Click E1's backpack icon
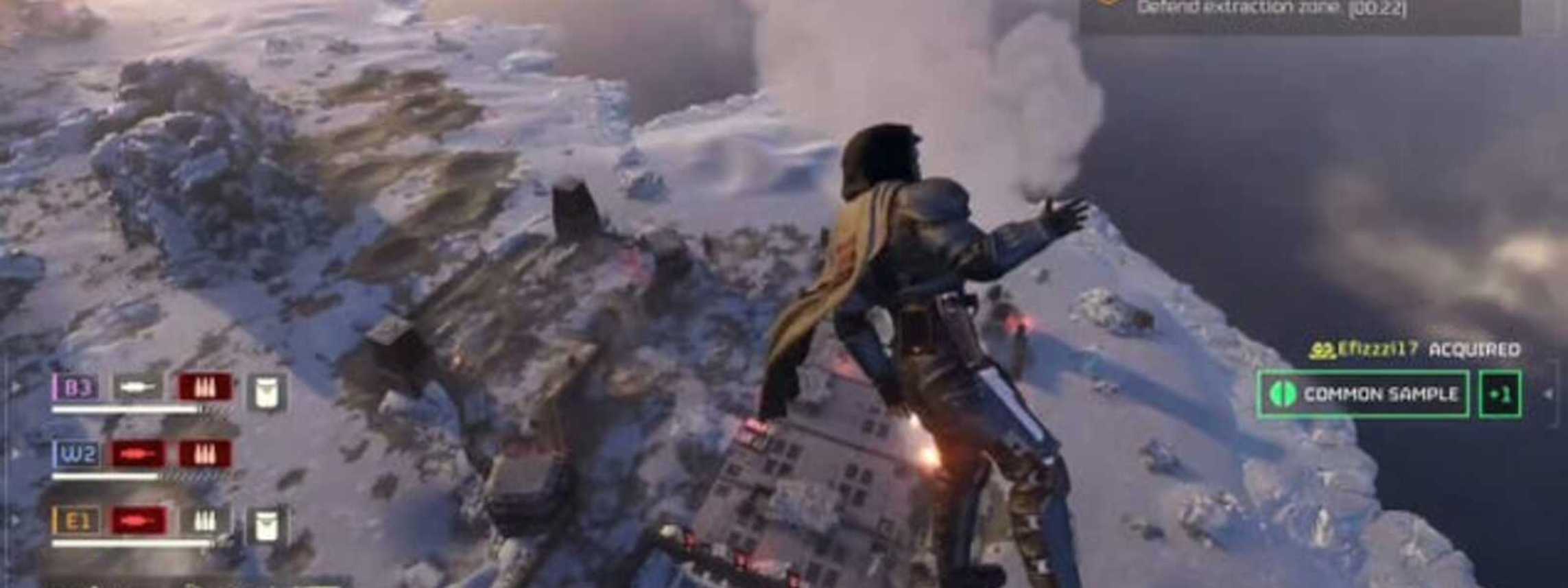Image resolution: width=1568 pixels, height=588 pixels. point(266,525)
